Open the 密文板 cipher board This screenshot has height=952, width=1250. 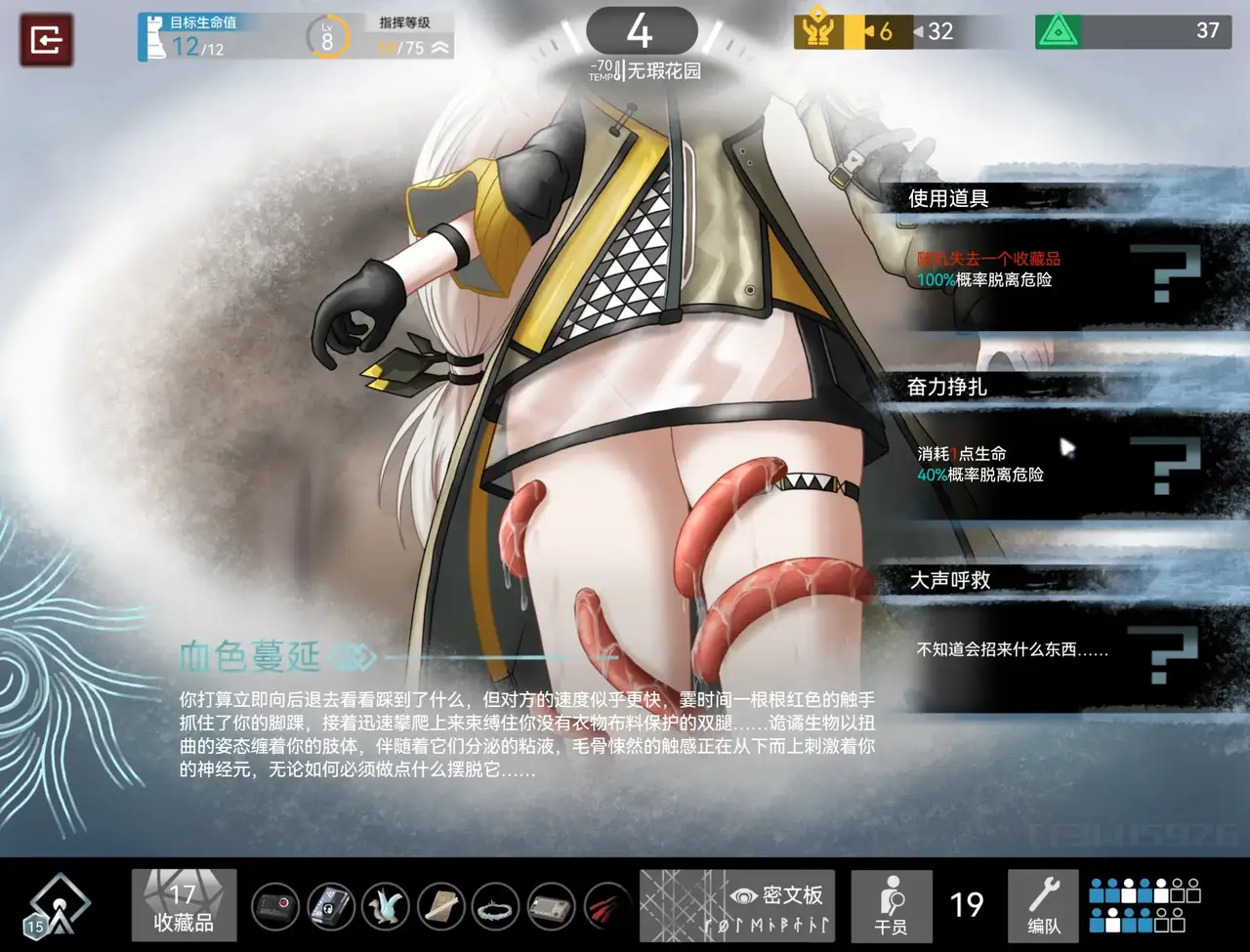point(737,906)
